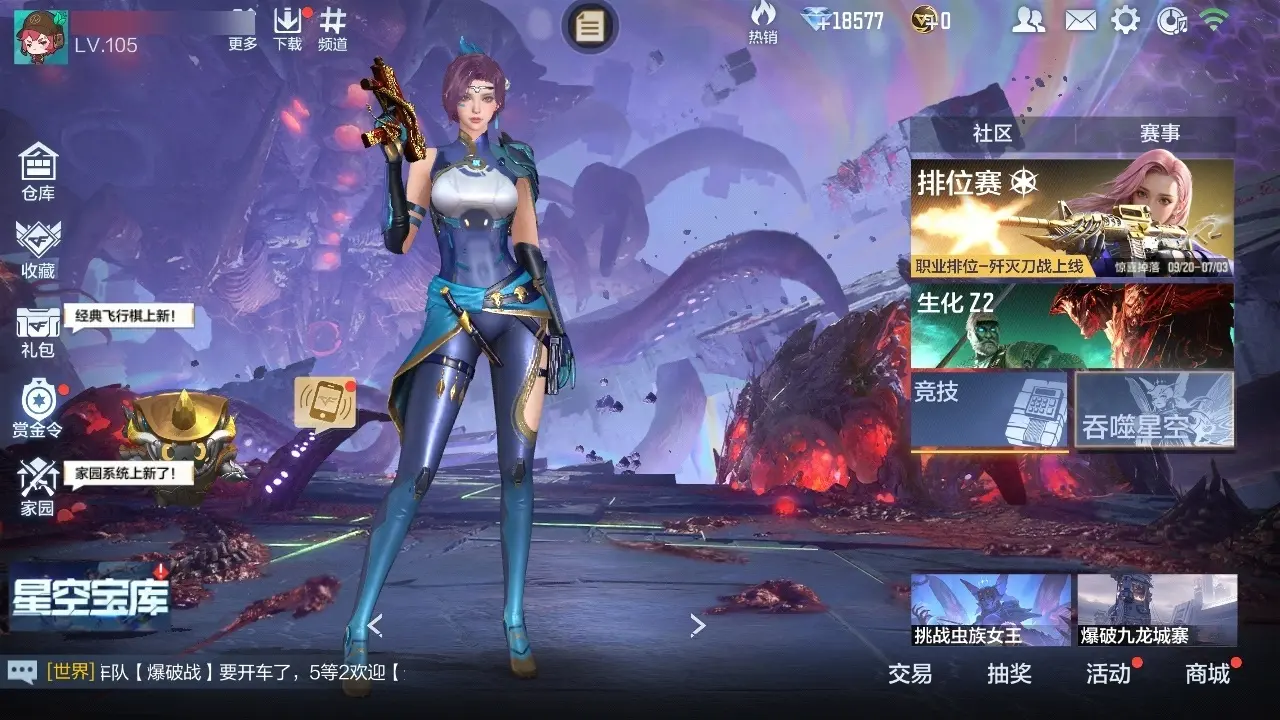
Task: Click the player avatar portrait
Action: [40, 36]
